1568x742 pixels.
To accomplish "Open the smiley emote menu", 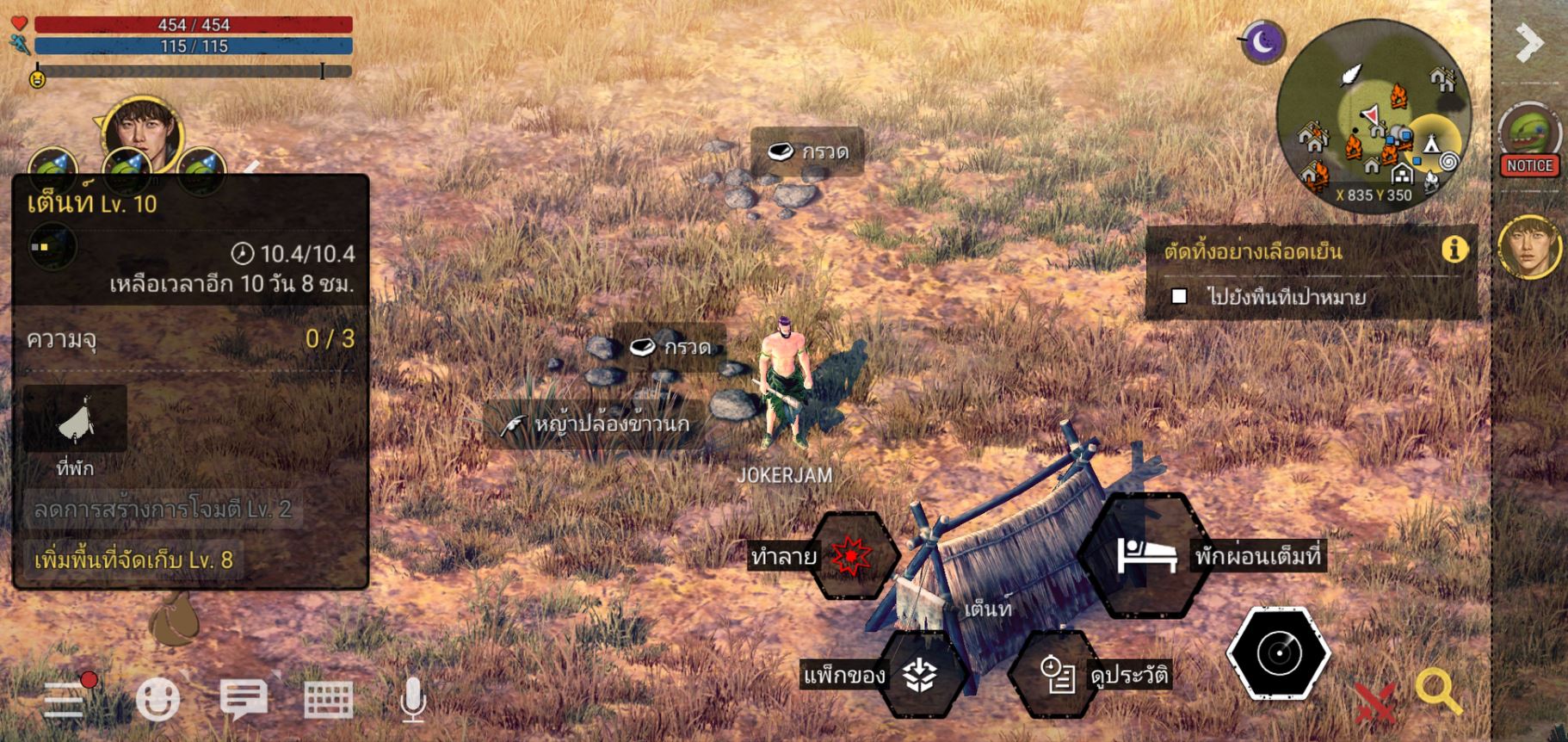I will pyautogui.click(x=157, y=699).
